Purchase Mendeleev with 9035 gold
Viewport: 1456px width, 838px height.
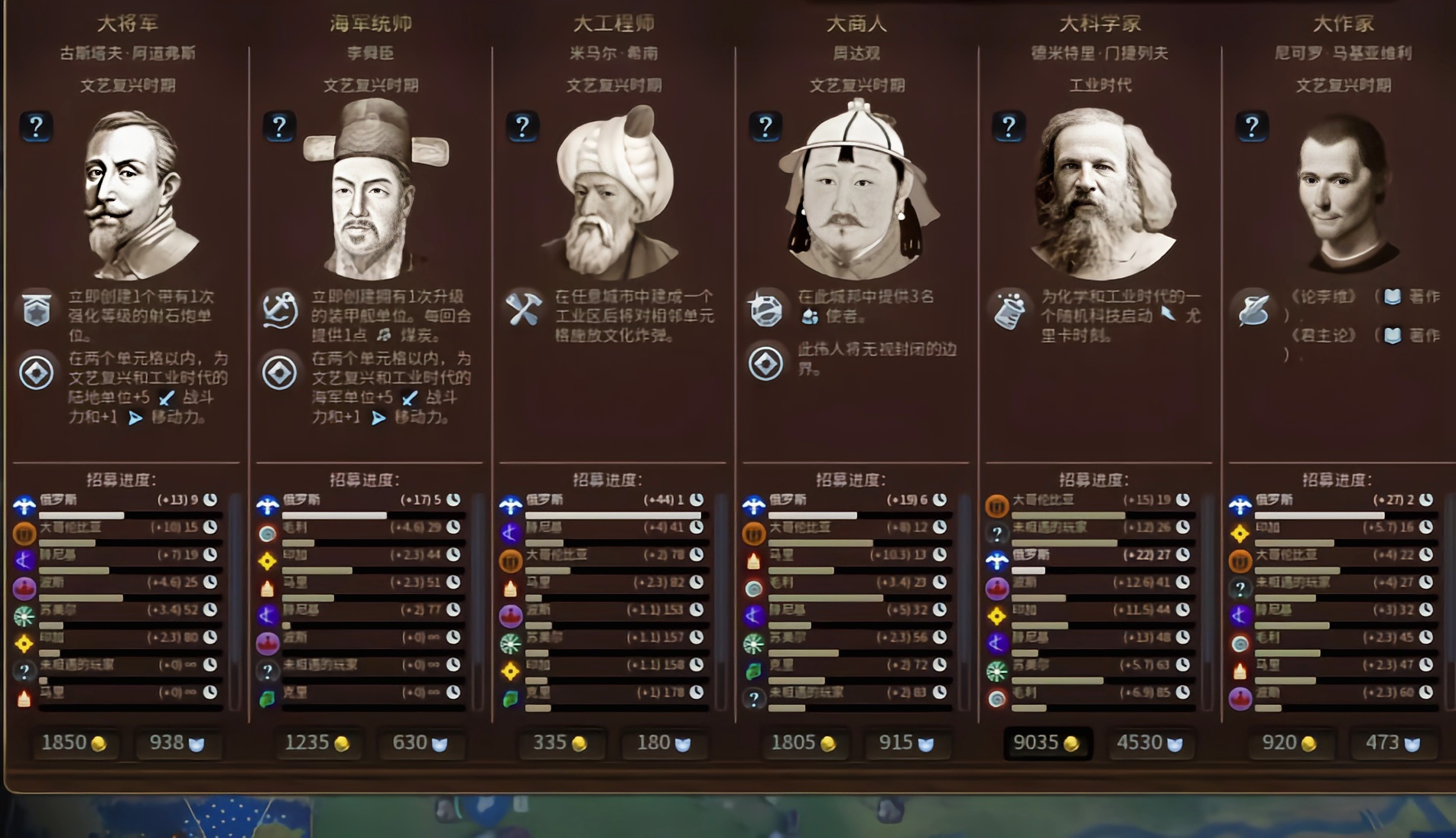(1048, 742)
